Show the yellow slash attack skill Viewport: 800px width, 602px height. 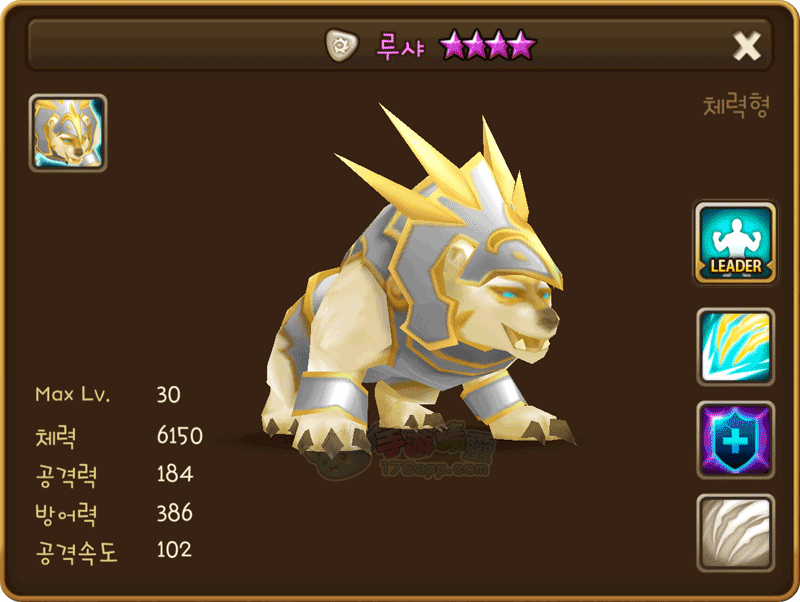pos(736,347)
